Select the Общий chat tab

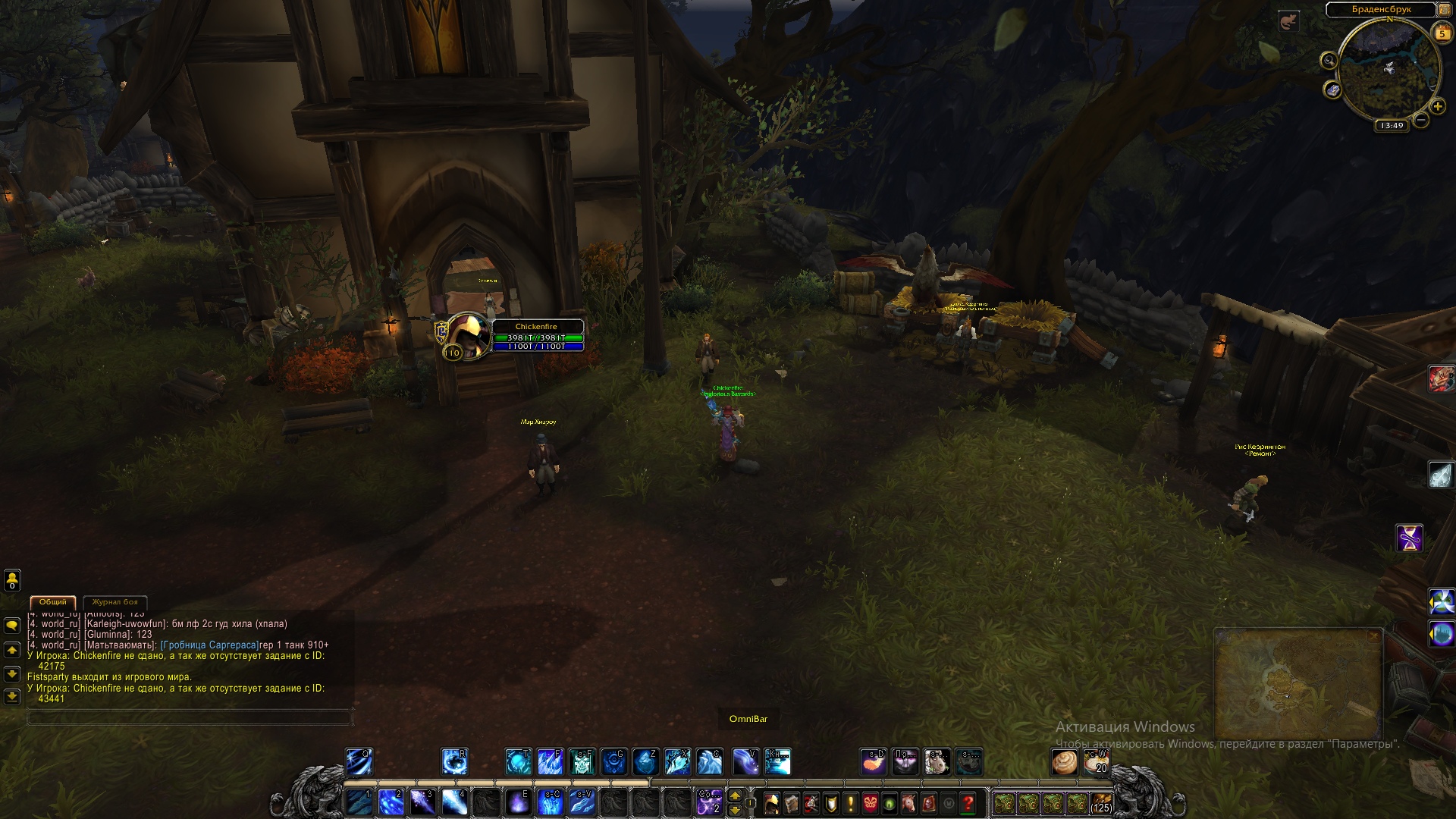[53, 602]
